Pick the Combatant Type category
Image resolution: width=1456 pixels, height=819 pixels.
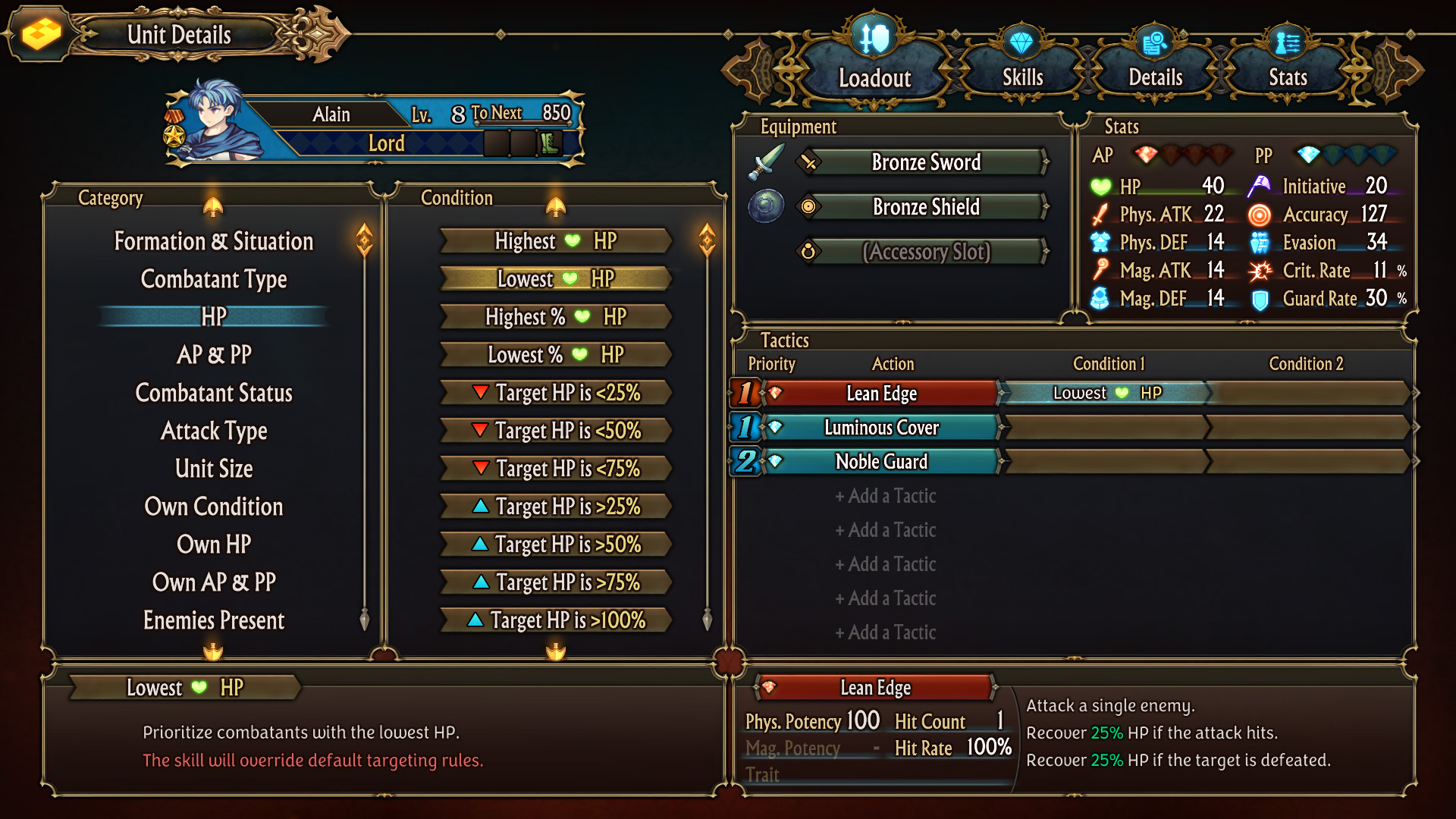coord(214,279)
